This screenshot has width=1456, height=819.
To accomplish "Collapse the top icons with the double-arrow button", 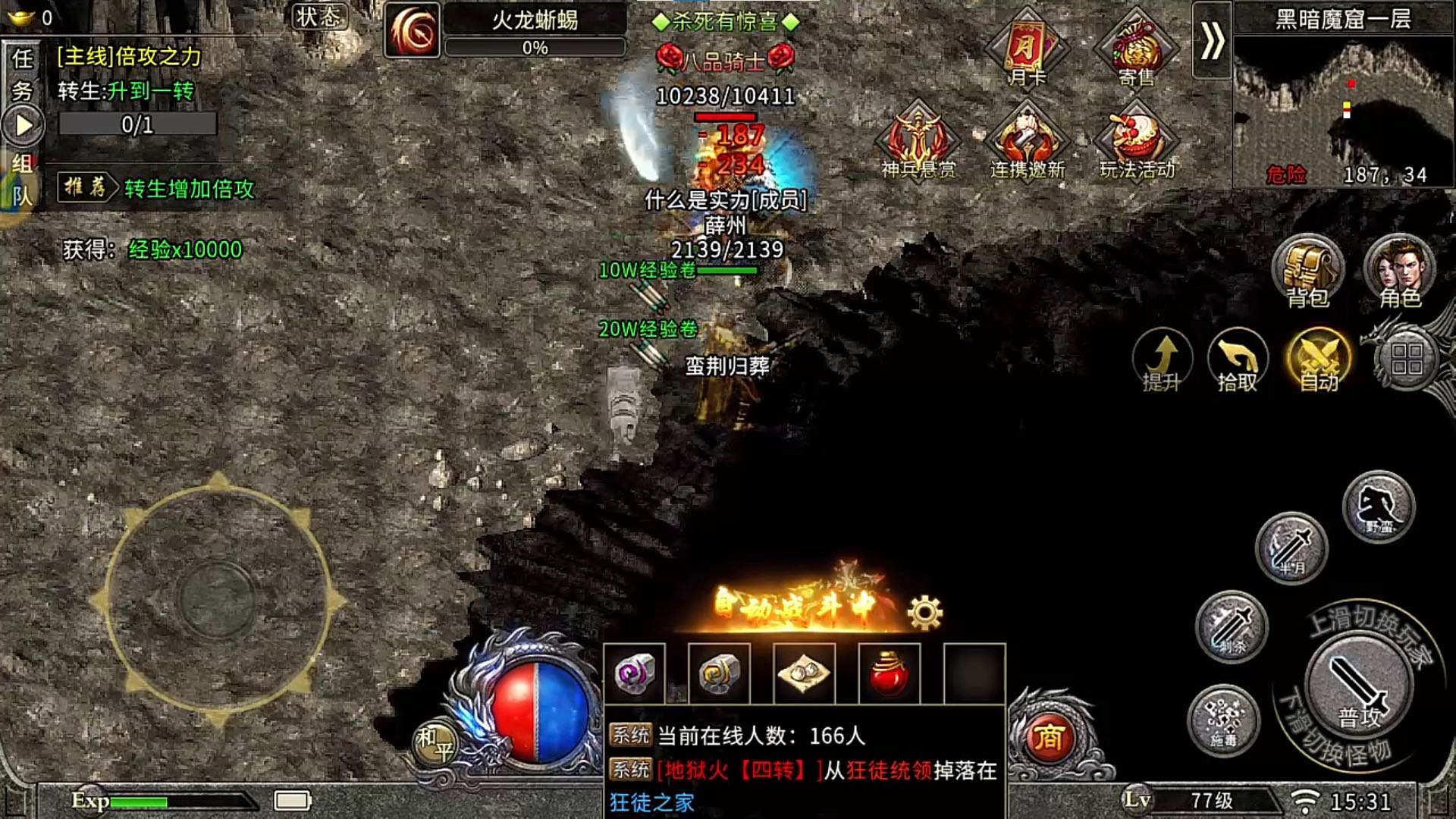I will click(x=1211, y=41).
